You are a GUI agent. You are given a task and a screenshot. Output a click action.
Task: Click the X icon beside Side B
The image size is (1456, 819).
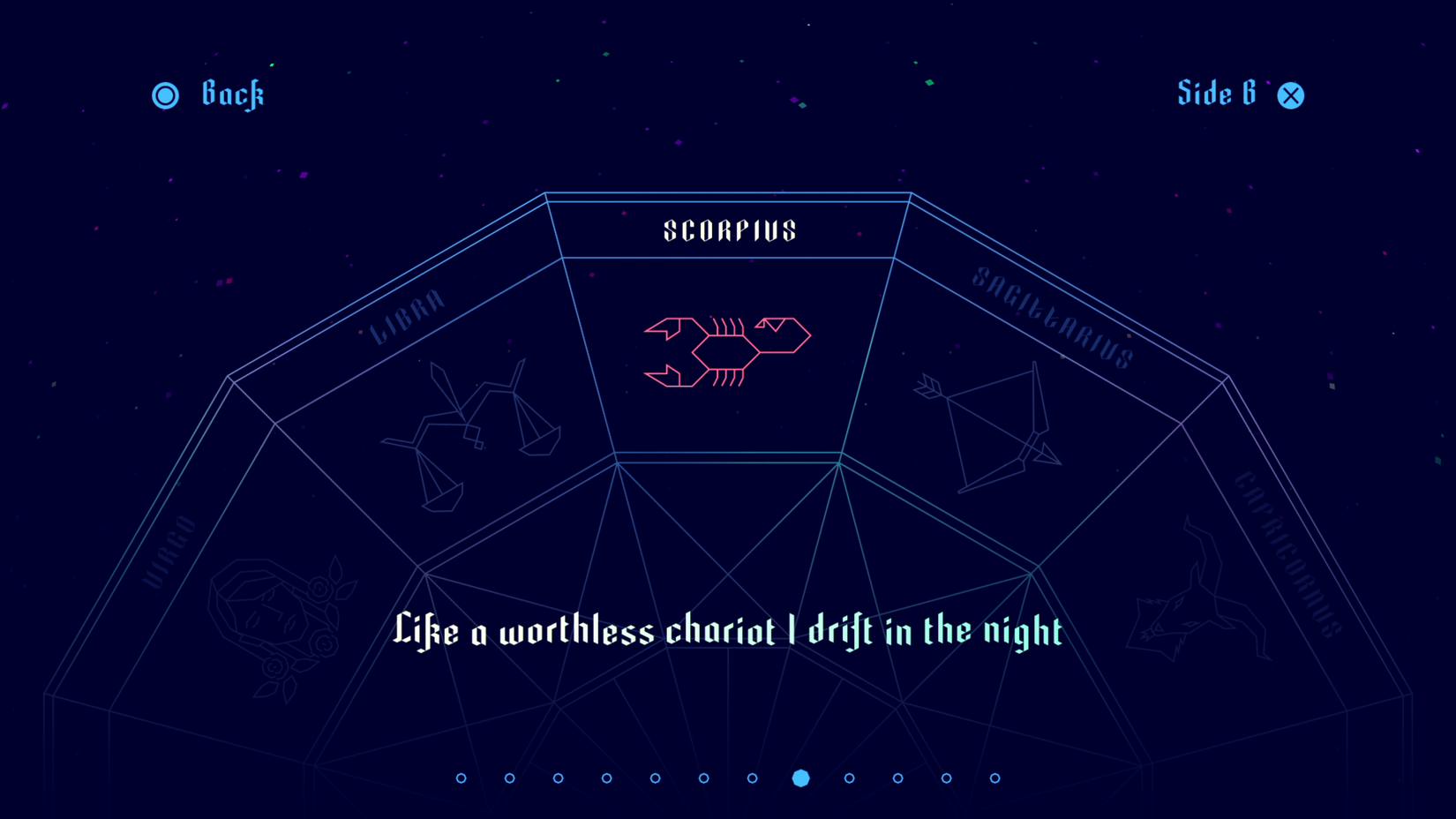coord(1290,94)
